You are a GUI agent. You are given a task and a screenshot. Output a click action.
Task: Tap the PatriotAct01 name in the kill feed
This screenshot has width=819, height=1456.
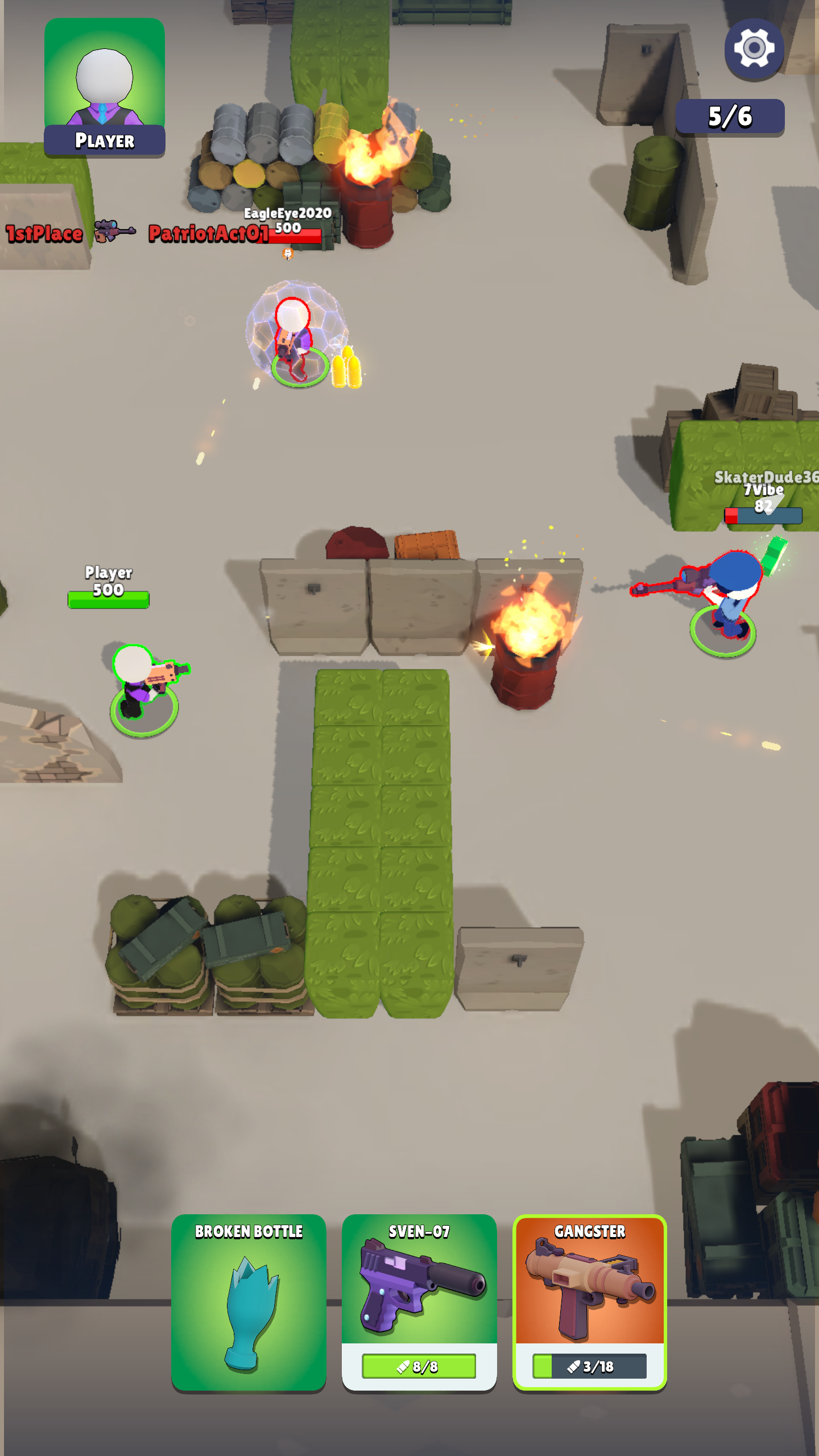206,233
